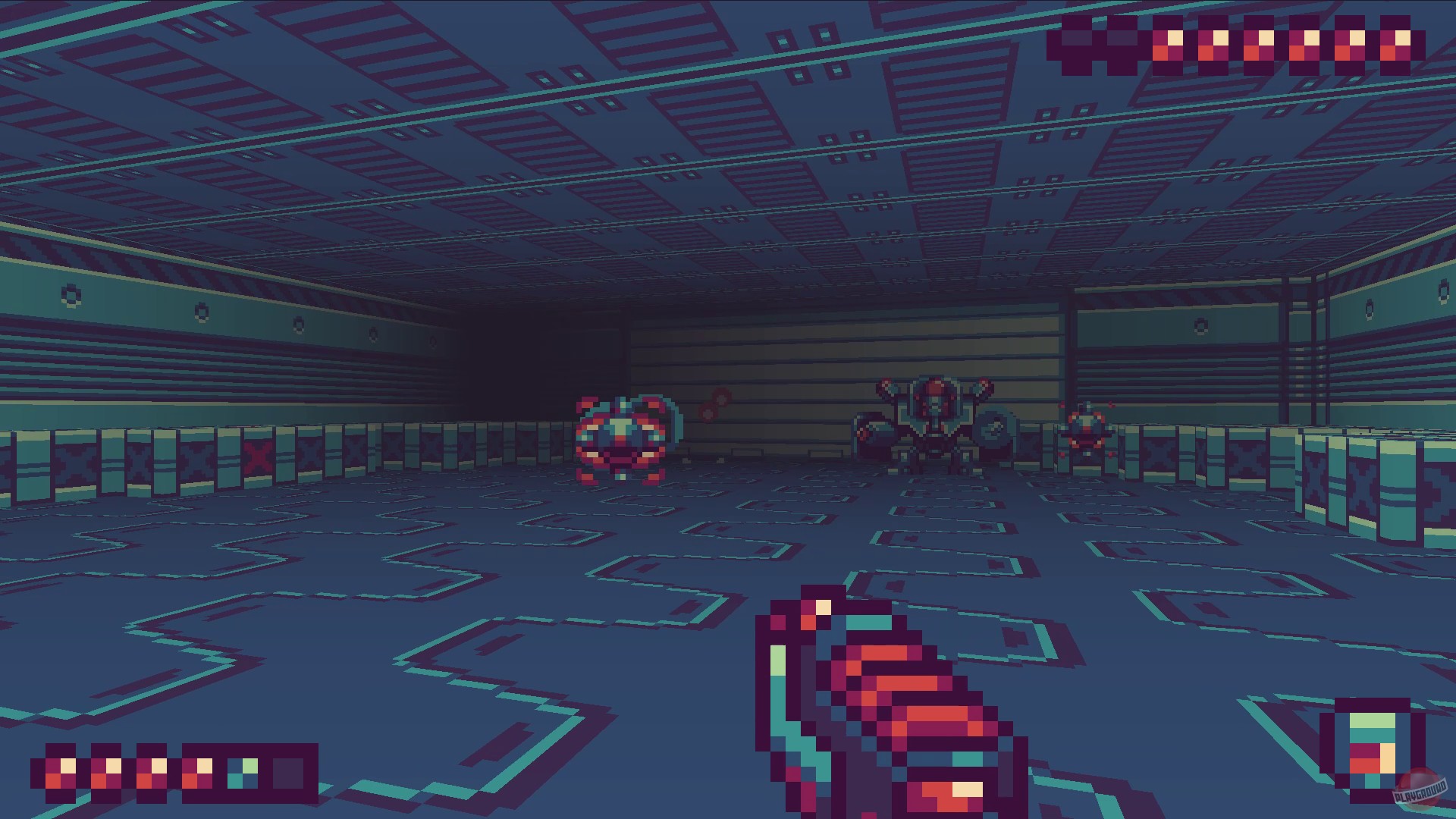This screenshot has height=819, width=1456.
Task: Click the green ammo pip in bottom-left HUD
Action: click(x=243, y=773)
